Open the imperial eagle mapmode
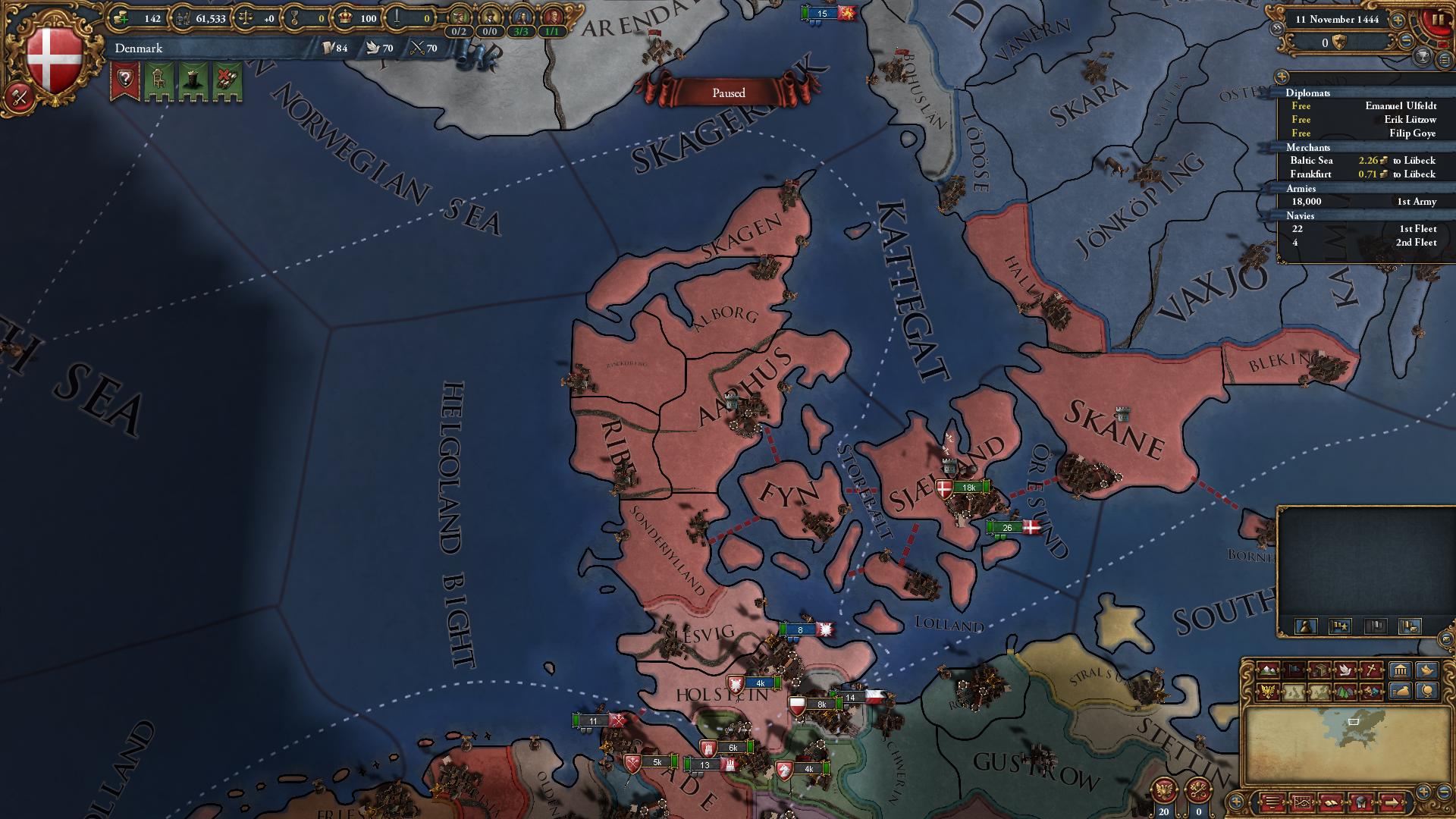 click(x=1268, y=692)
